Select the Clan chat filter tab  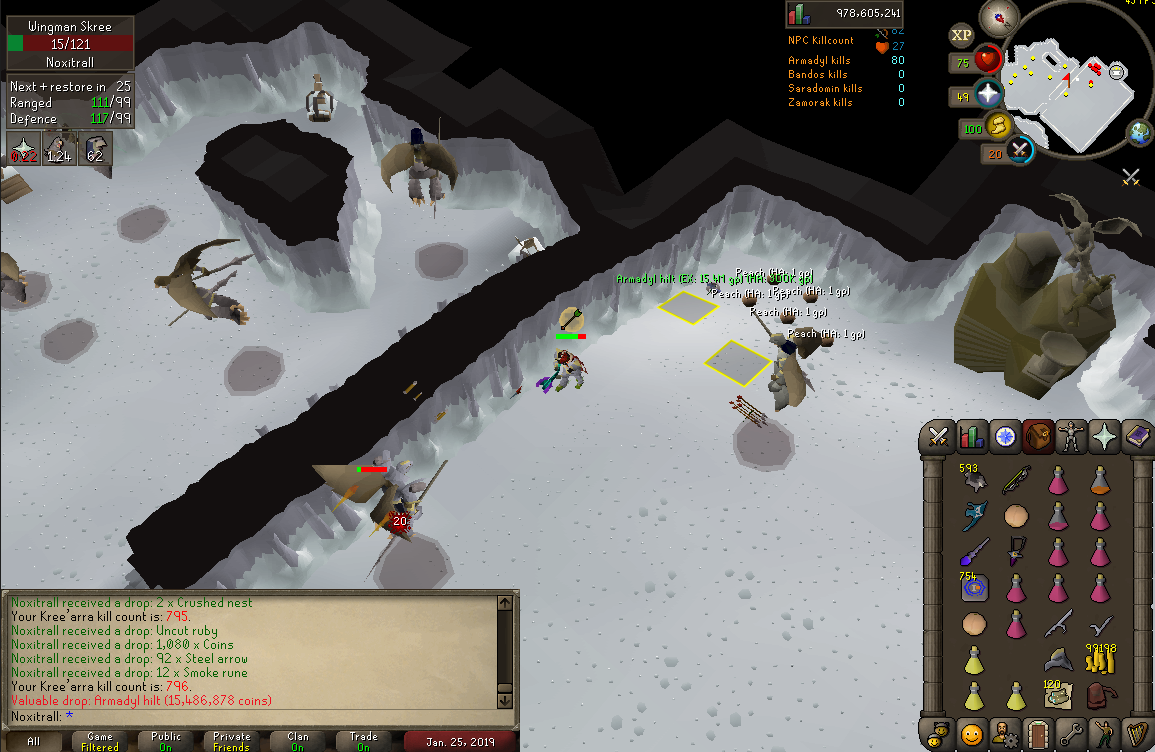[x=298, y=741]
